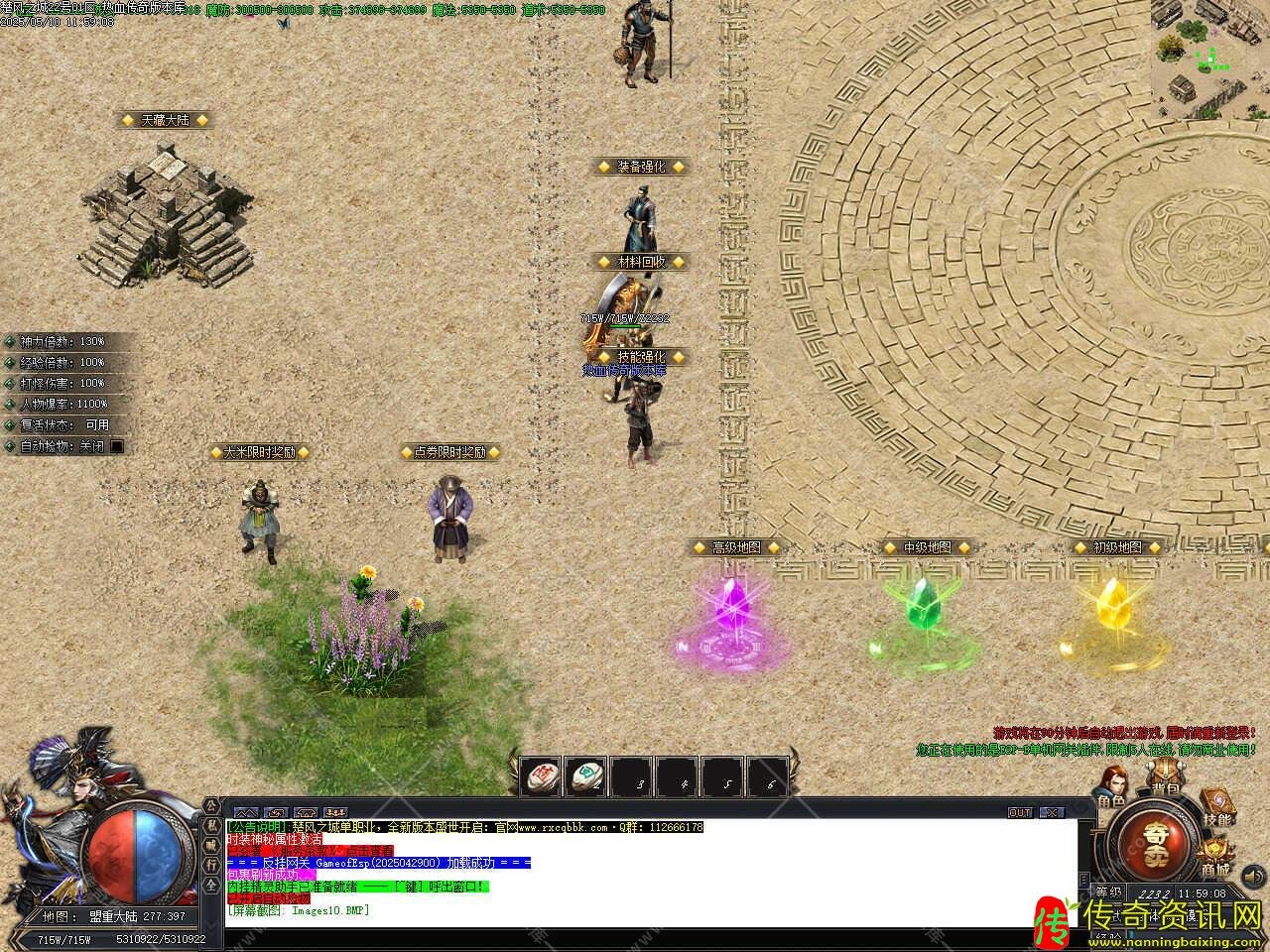Switch chat to the 私 private channel

[x=211, y=825]
